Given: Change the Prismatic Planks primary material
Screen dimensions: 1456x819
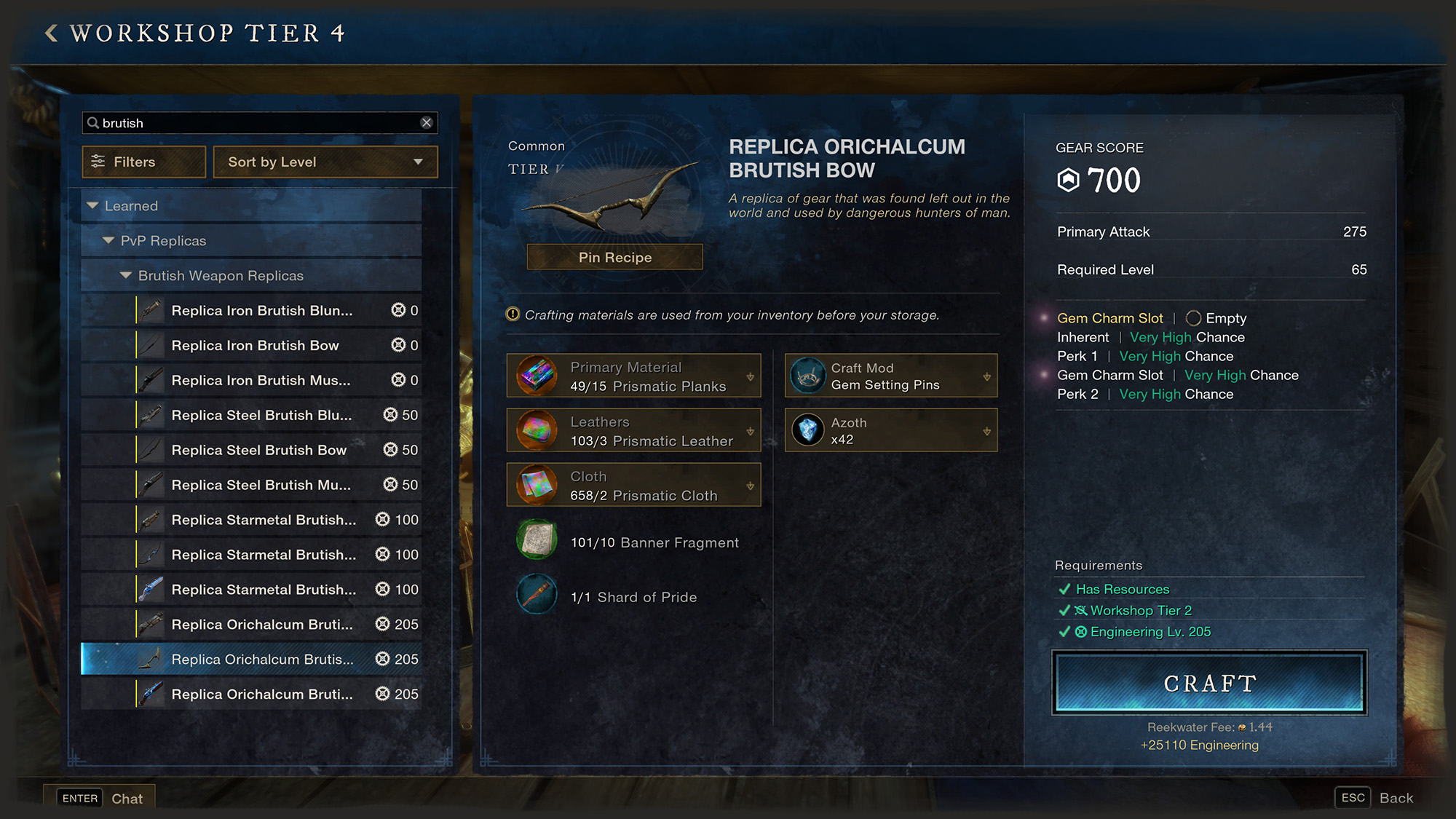Looking at the screenshot, I should 633,376.
